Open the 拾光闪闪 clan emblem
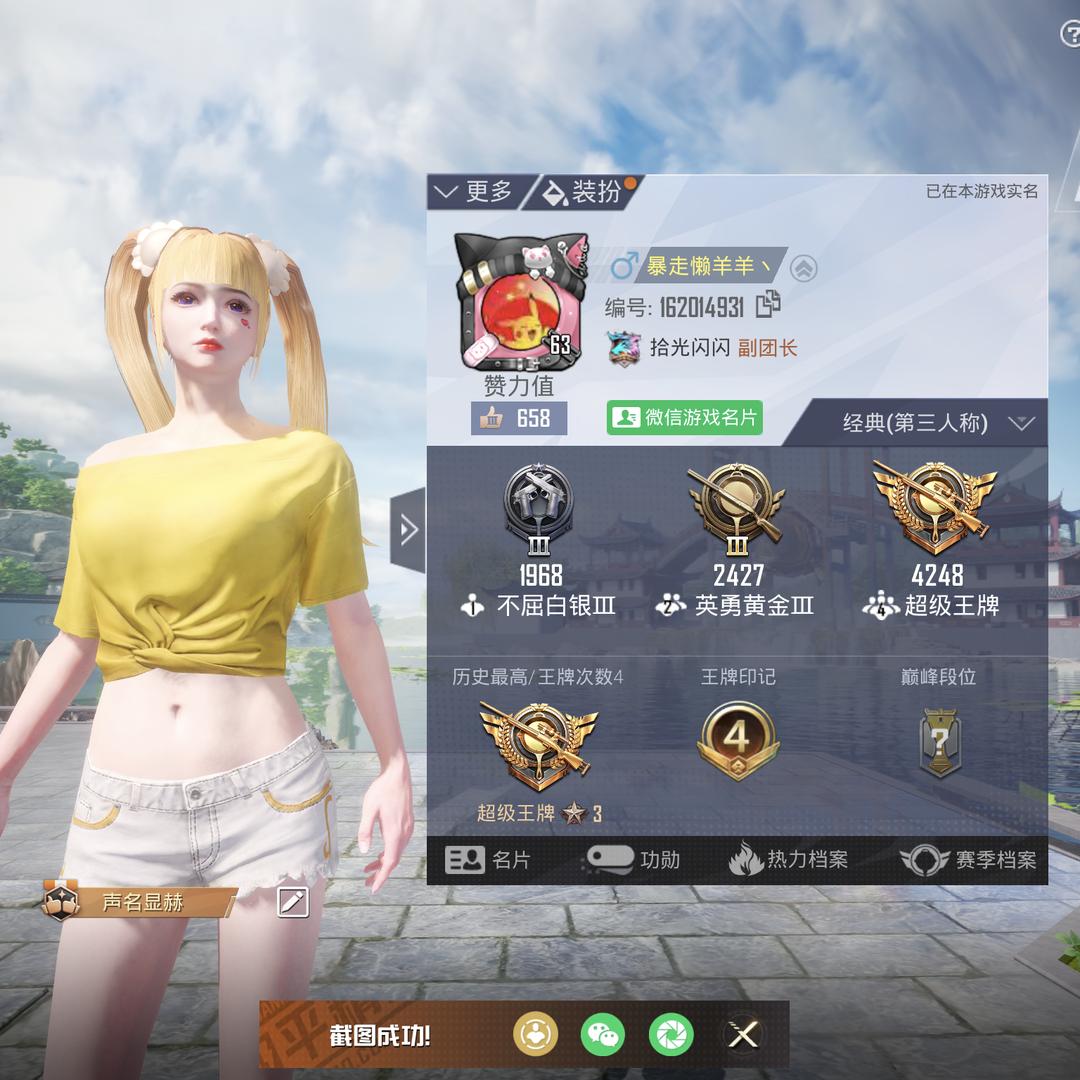This screenshot has height=1080, width=1080. point(624,348)
